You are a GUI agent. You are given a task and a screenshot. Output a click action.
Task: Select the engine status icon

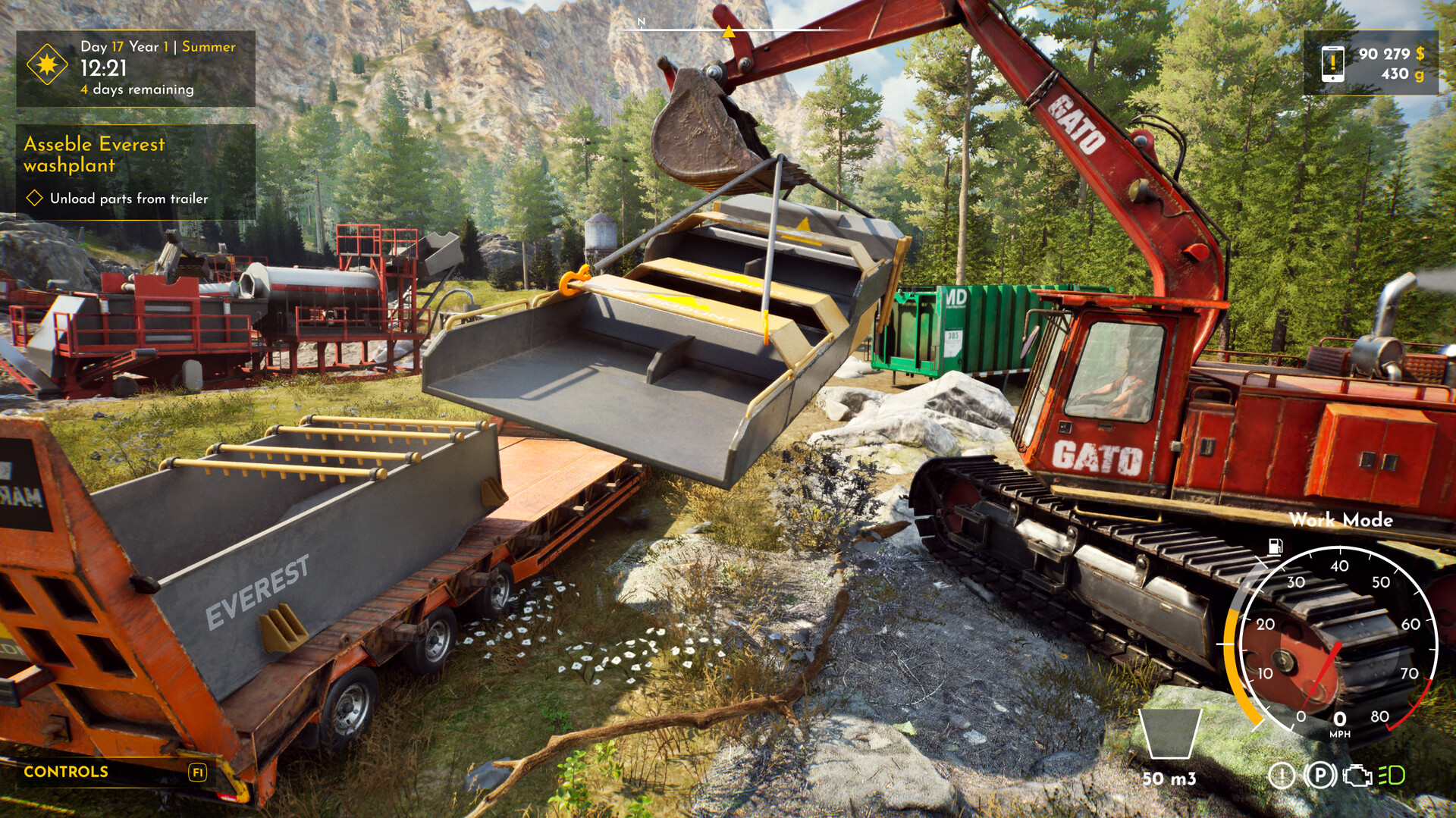pos(1357,776)
